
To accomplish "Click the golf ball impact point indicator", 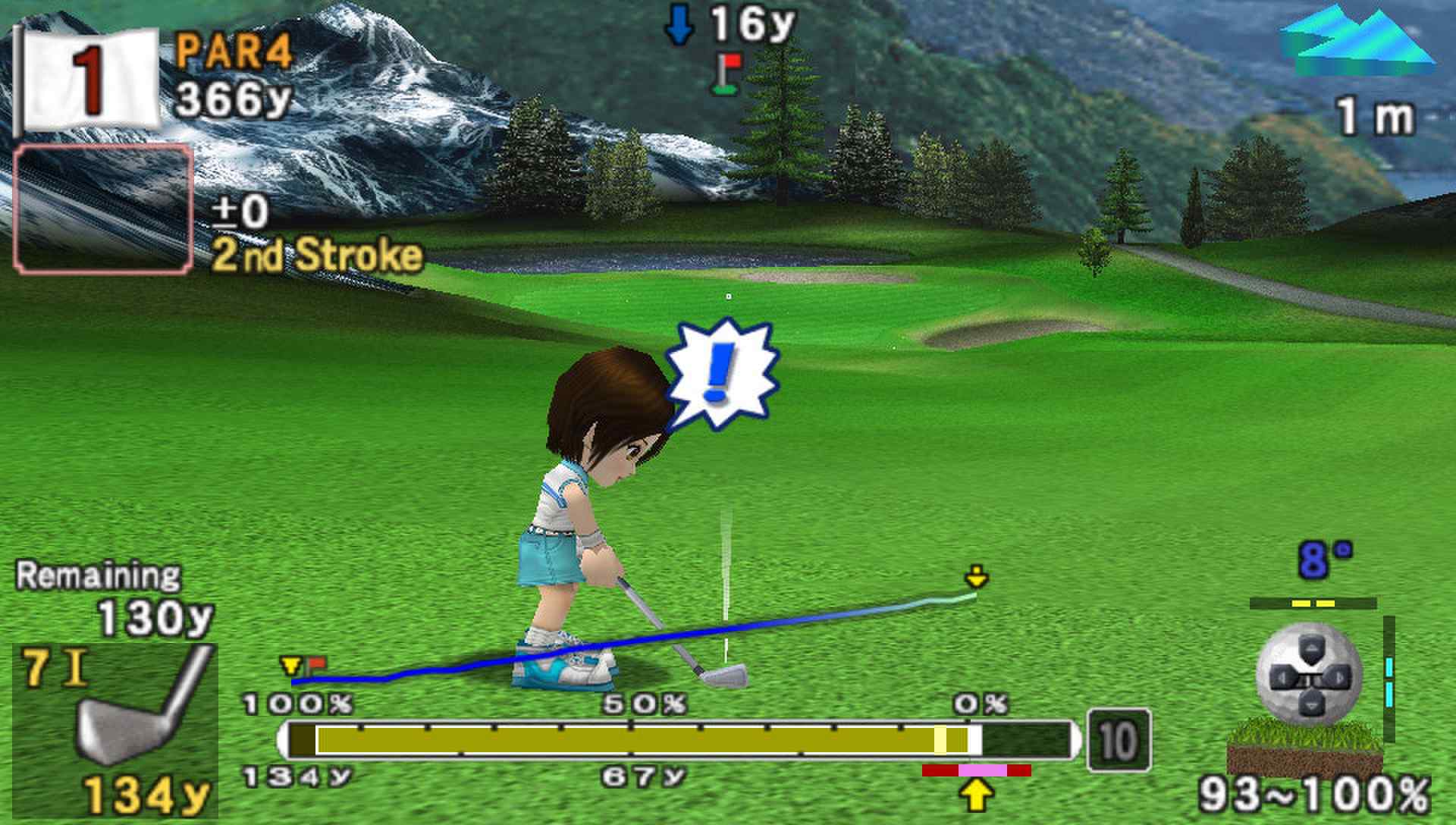I will pyautogui.click(x=1309, y=676).
